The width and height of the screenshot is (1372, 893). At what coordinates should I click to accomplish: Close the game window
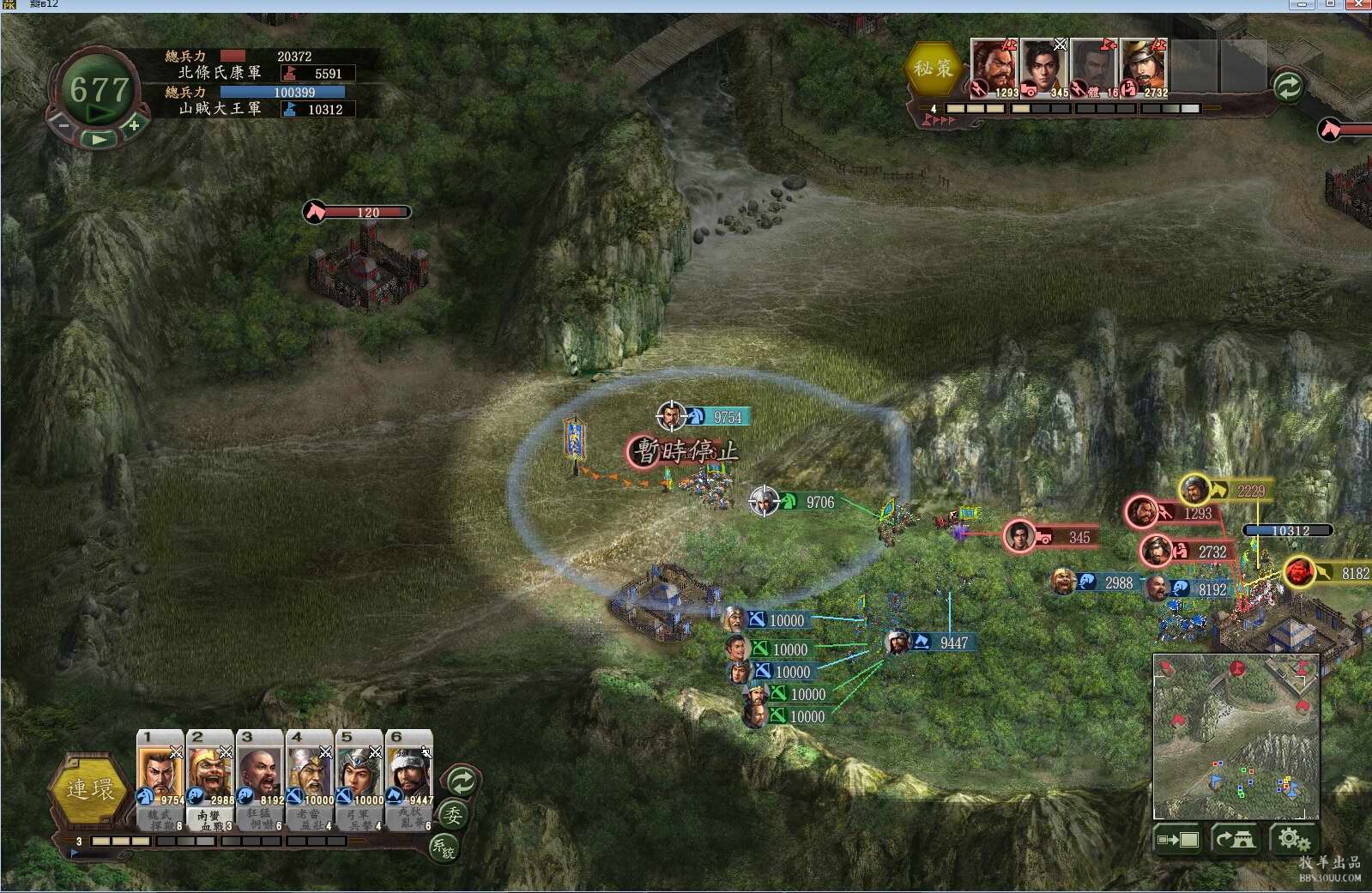point(1358,4)
